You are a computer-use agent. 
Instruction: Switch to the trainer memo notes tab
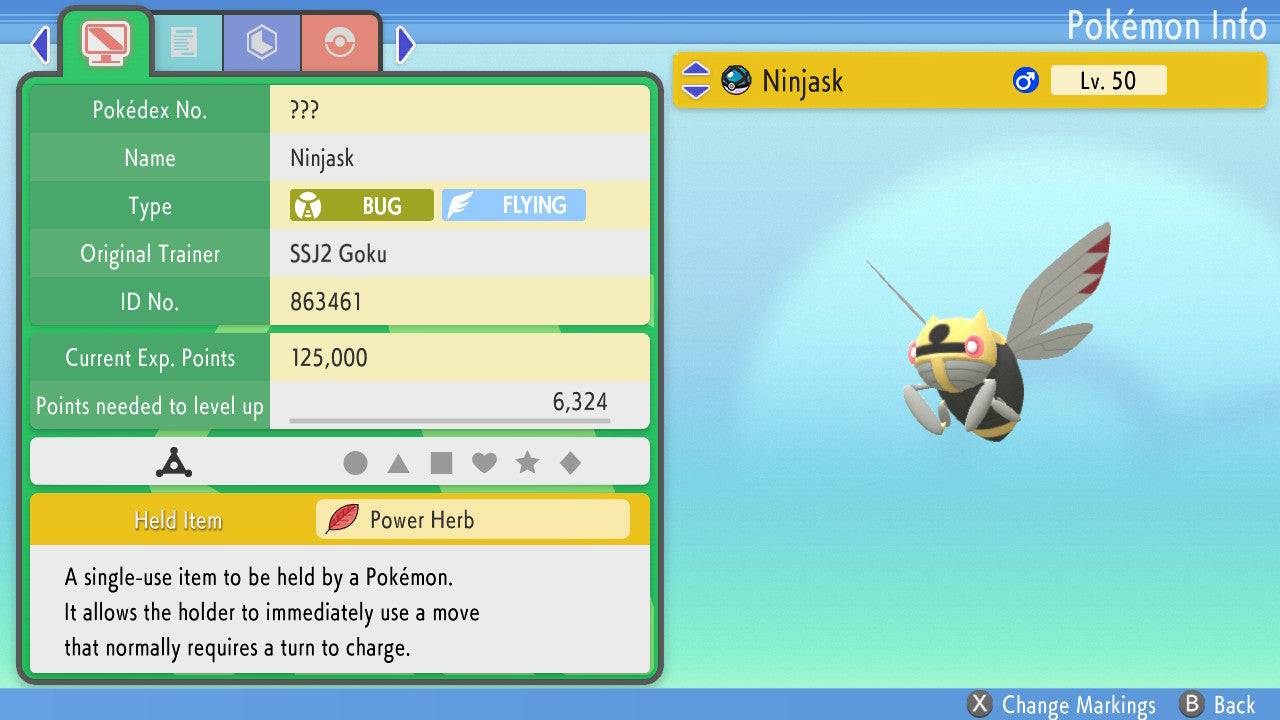coord(183,42)
